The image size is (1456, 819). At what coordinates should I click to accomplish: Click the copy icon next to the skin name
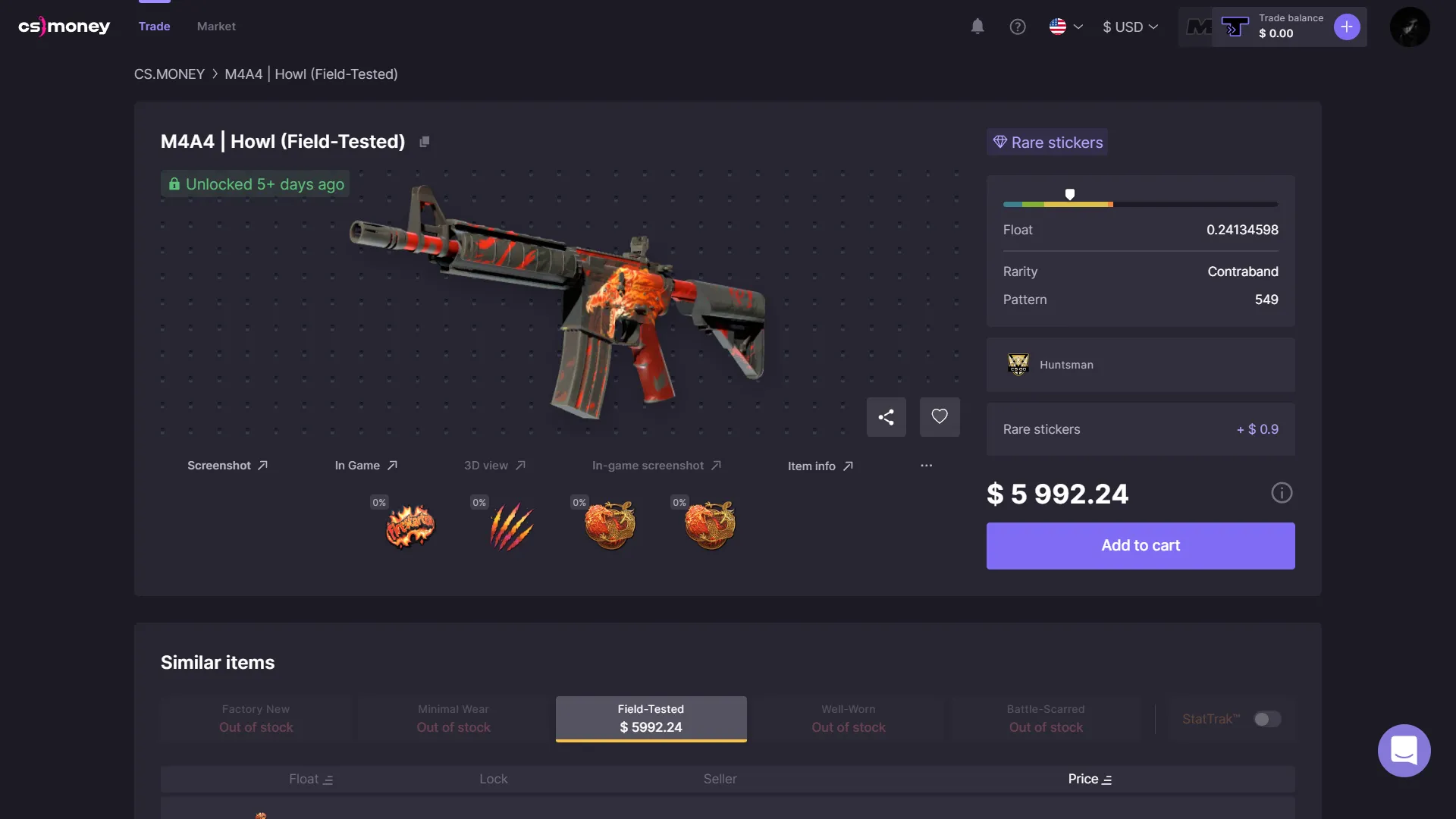(425, 141)
